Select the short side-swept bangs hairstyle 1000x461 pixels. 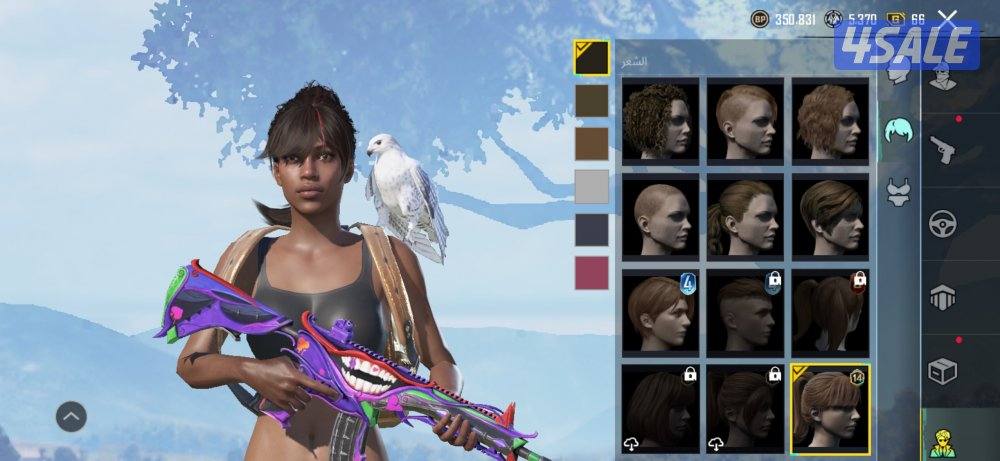pyautogui.click(x=830, y=215)
